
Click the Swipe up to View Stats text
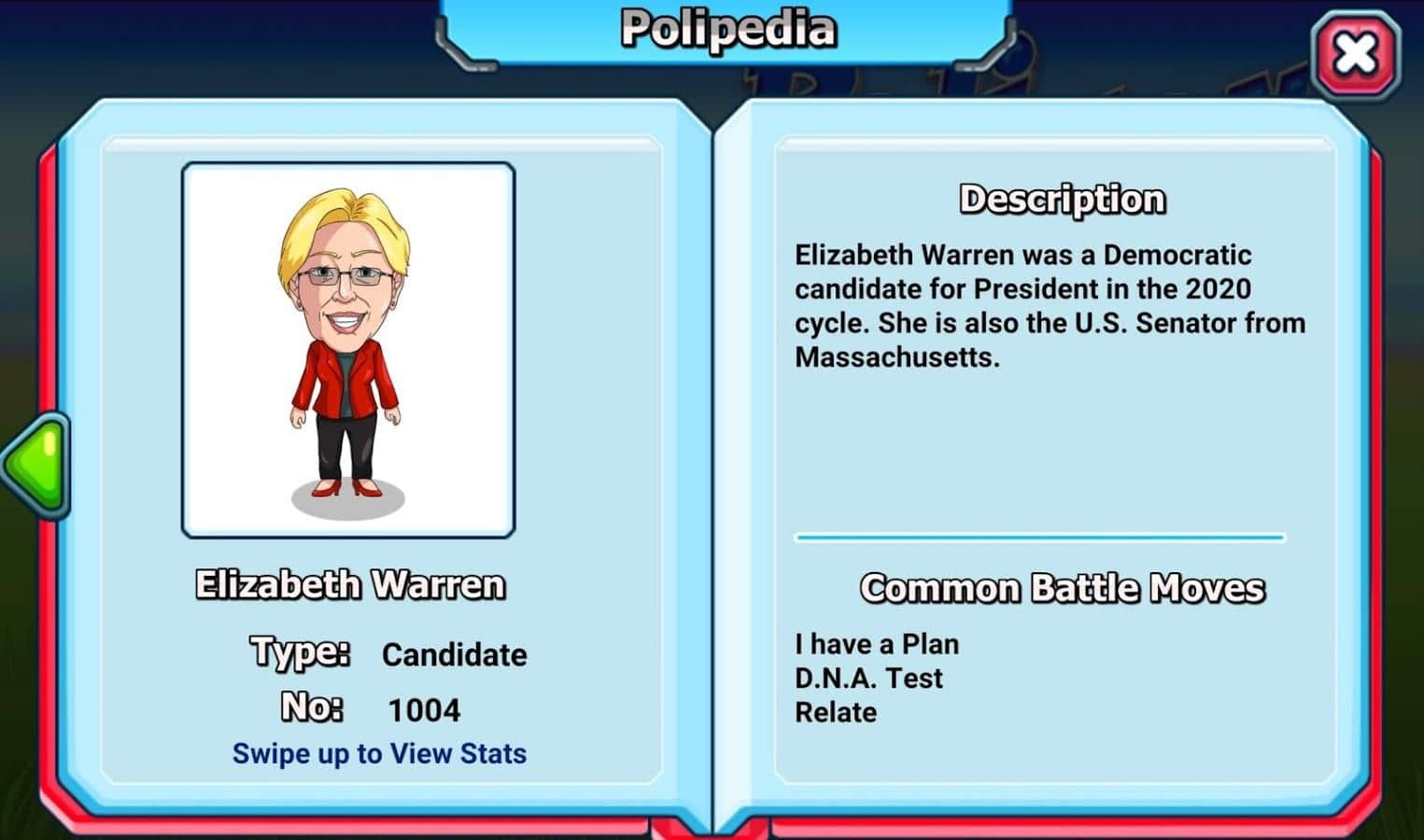point(379,753)
